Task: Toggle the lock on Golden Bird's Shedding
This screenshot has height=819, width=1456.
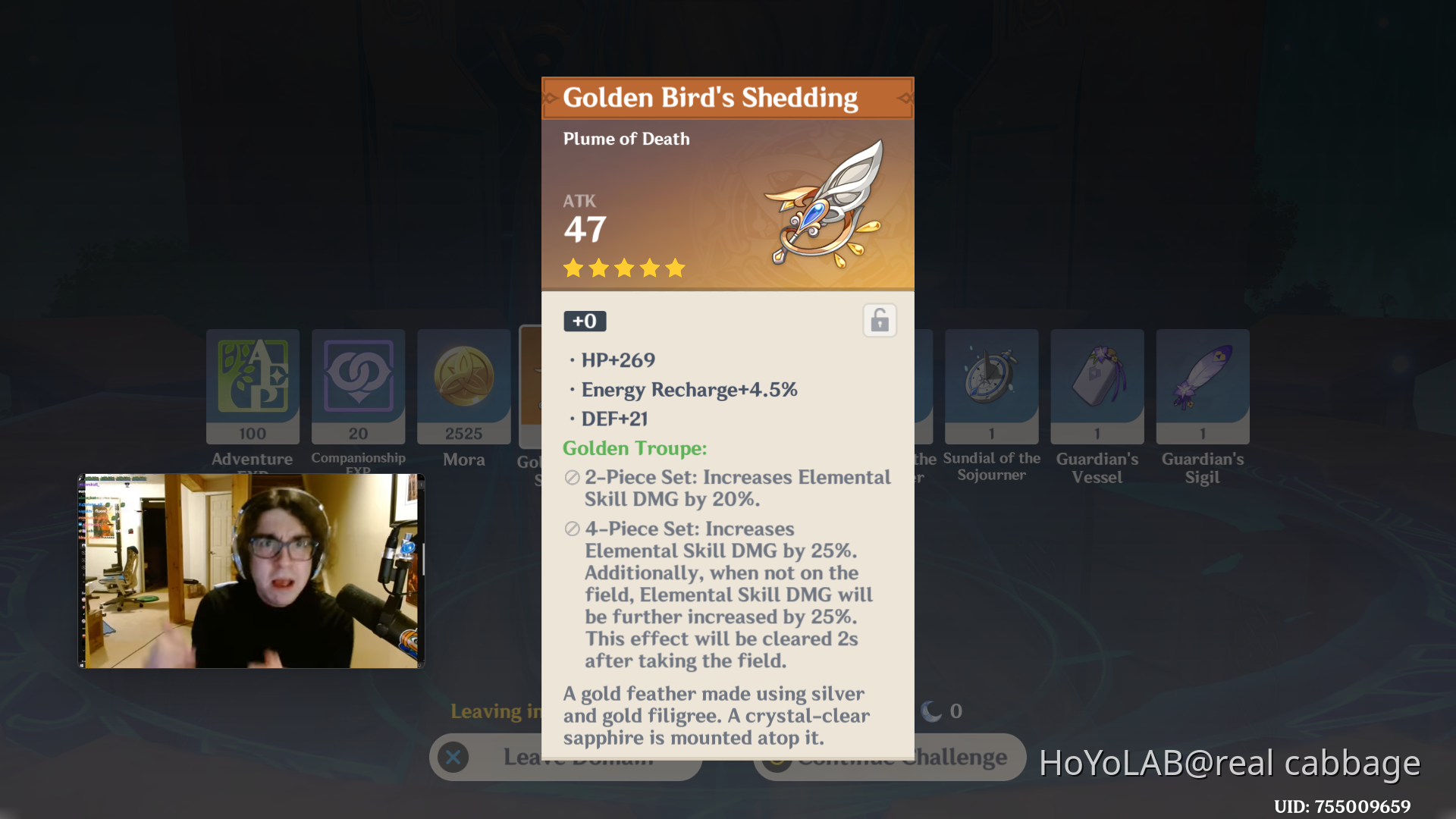Action: tap(879, 320)
